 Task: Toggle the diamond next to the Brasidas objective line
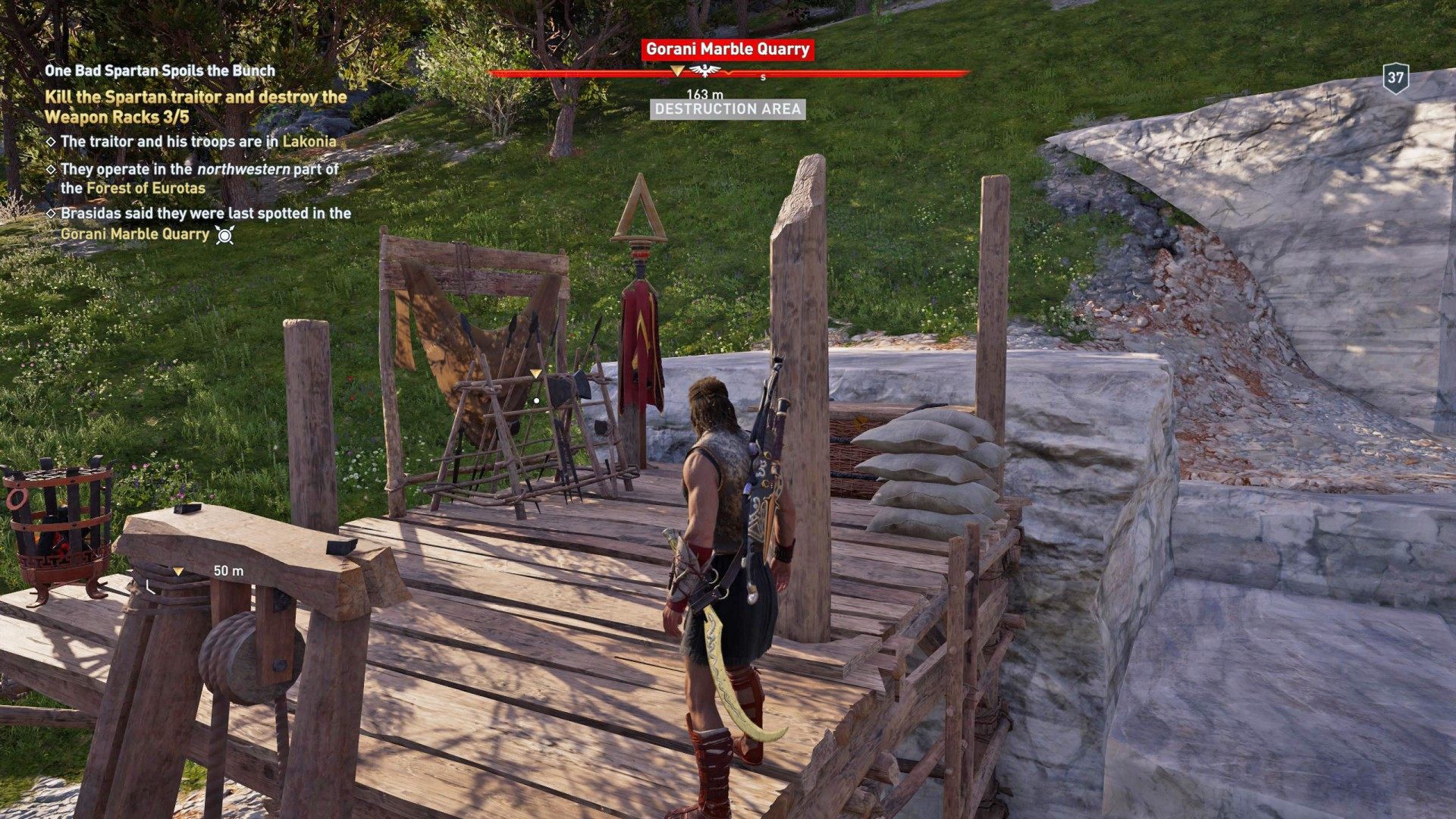[x=52, y=215]
